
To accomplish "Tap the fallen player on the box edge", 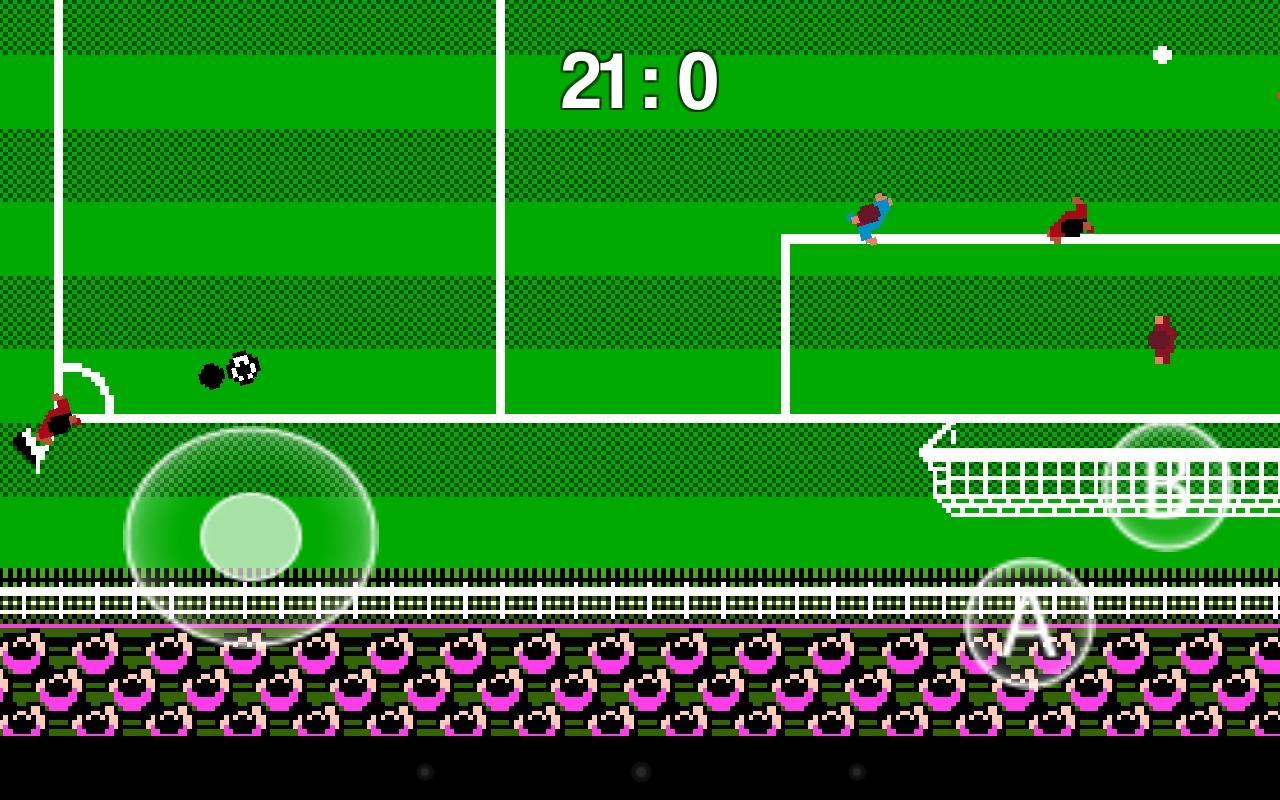I will tap(1070, 222).
